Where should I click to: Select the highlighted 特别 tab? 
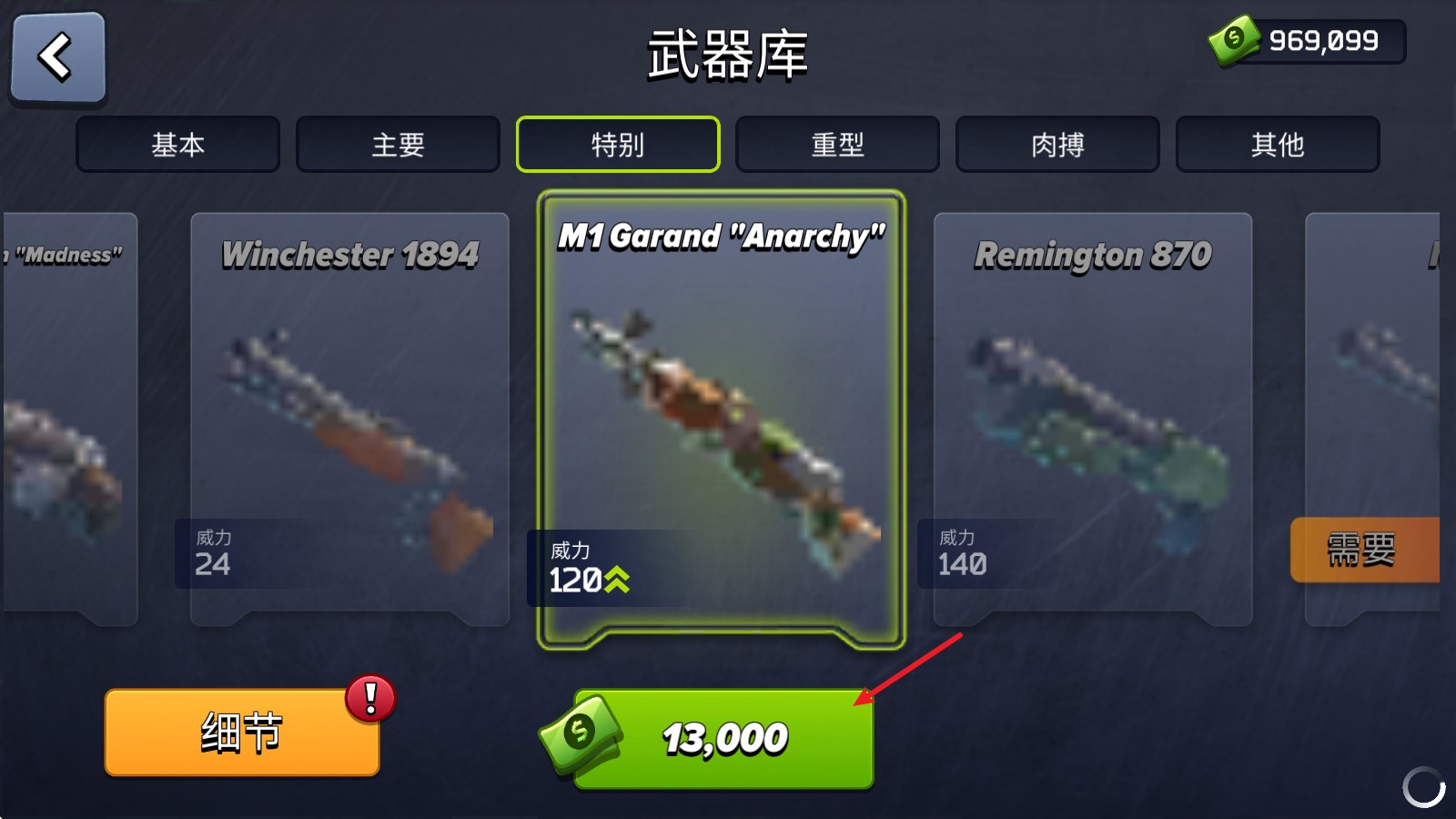coord(617,144)
